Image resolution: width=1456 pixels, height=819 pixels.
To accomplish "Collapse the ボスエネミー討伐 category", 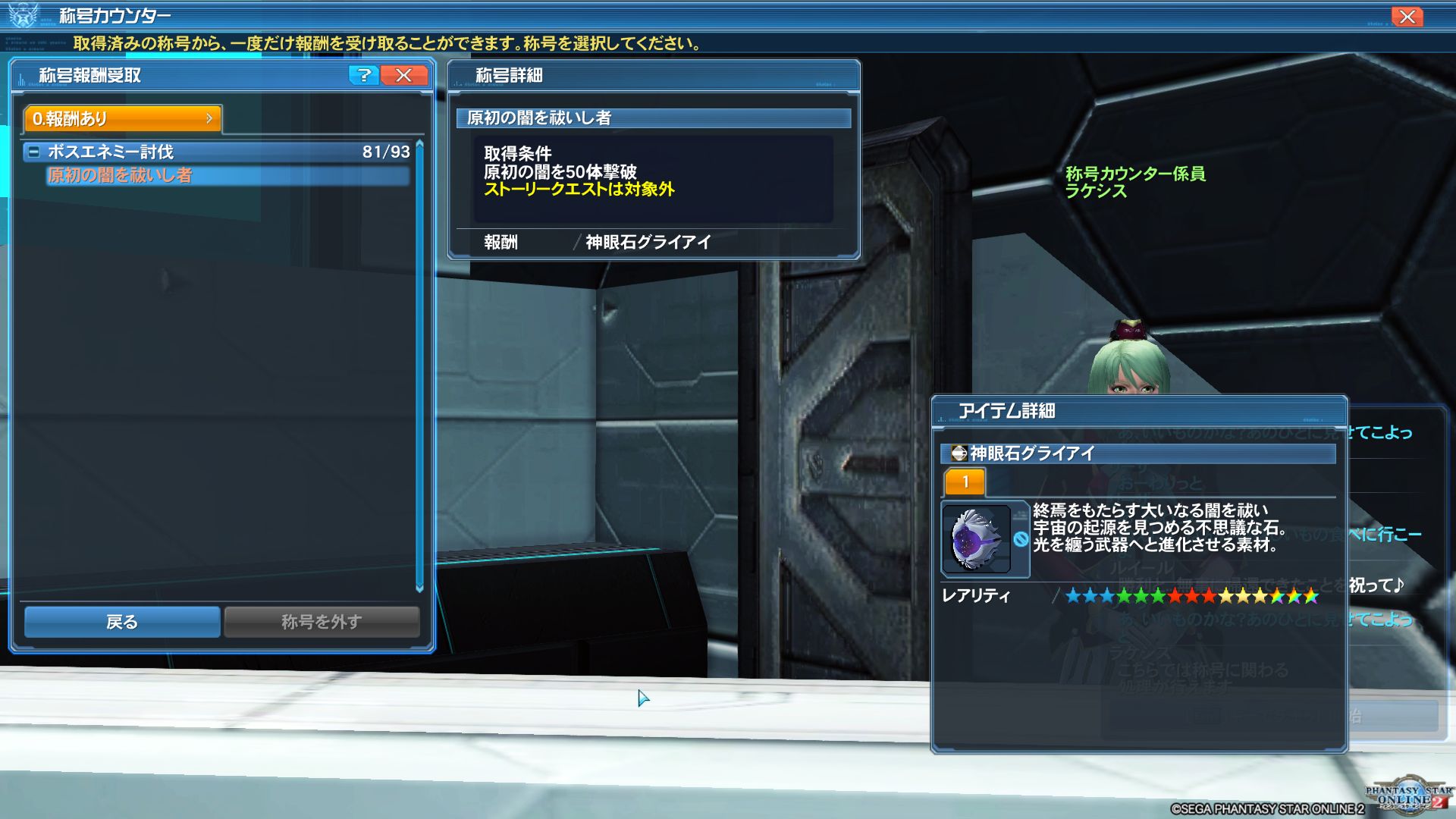I will 34,152.
